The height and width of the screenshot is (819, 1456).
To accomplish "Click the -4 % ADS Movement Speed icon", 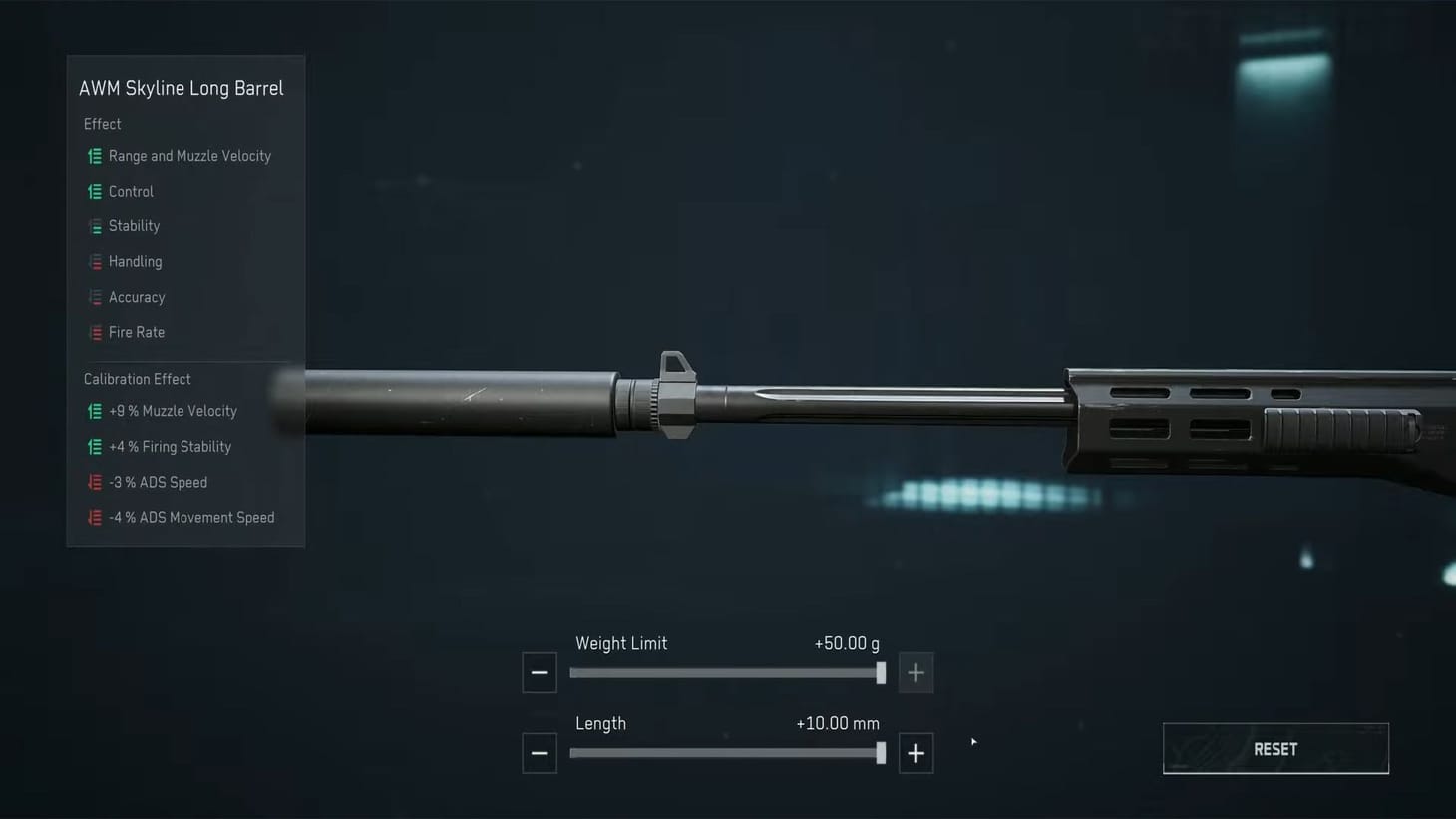I will pyautogui.click(x=95, y=517).
